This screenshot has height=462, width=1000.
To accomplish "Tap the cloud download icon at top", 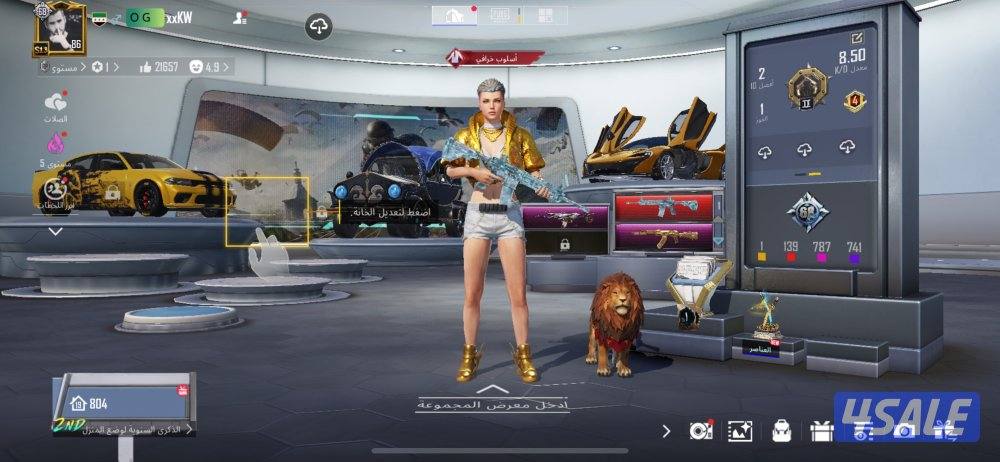I will click(318, 27).
